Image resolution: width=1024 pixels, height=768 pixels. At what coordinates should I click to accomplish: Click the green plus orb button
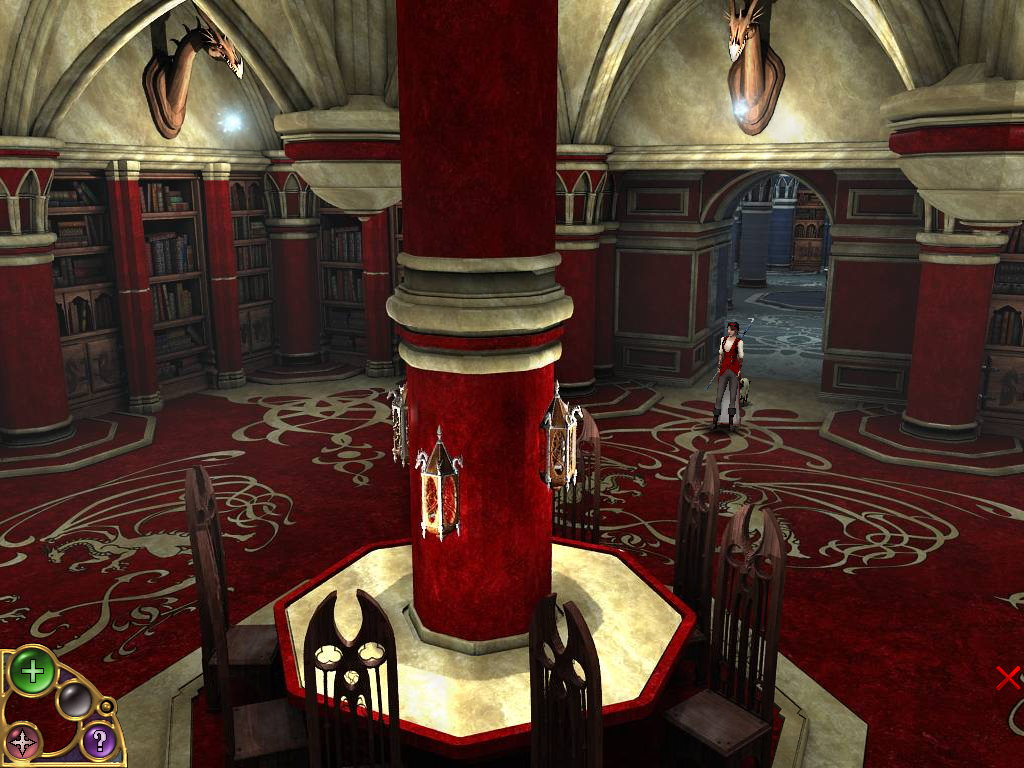point(32,671)
